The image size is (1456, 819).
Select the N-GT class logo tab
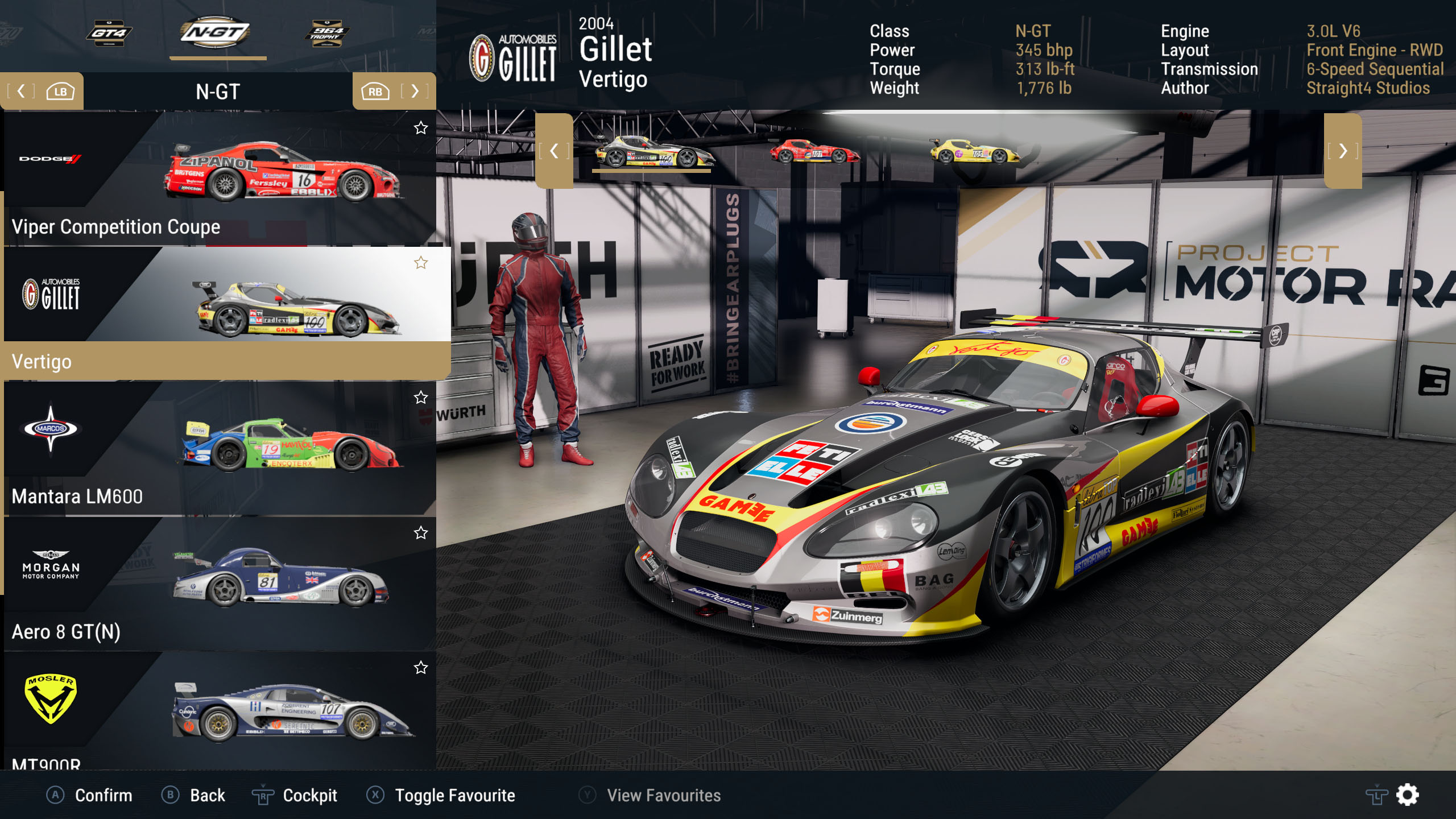(x=215, y=32)
